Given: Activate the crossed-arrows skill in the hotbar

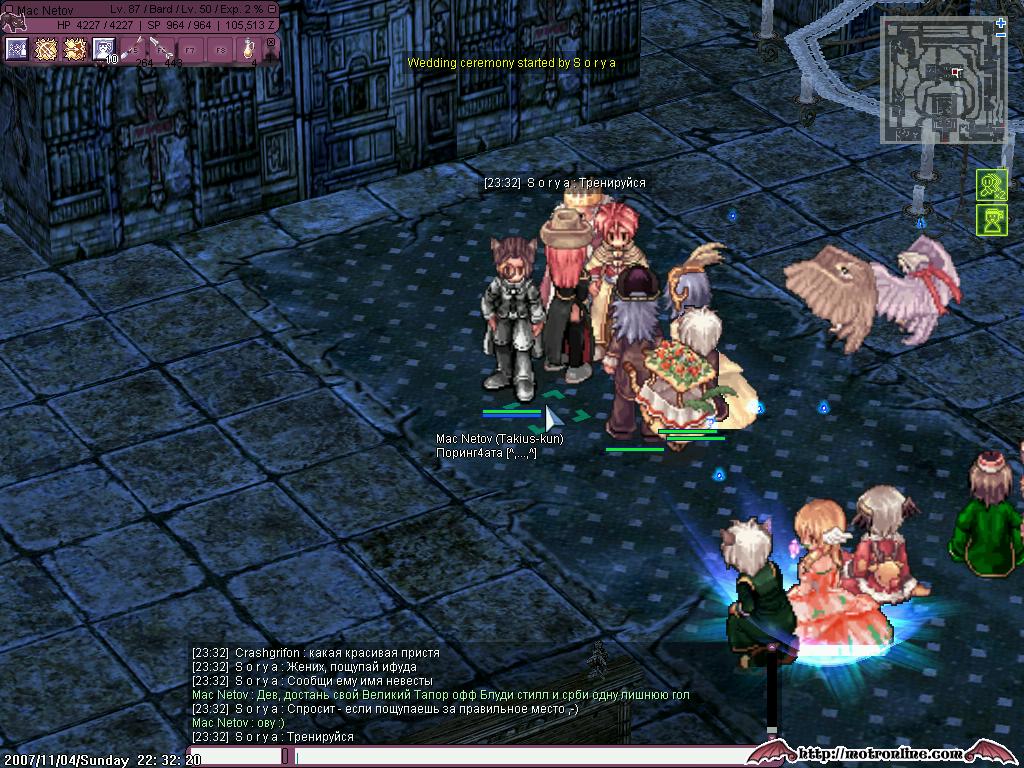Looking at the screenshot, I should (x=45, y=49).
